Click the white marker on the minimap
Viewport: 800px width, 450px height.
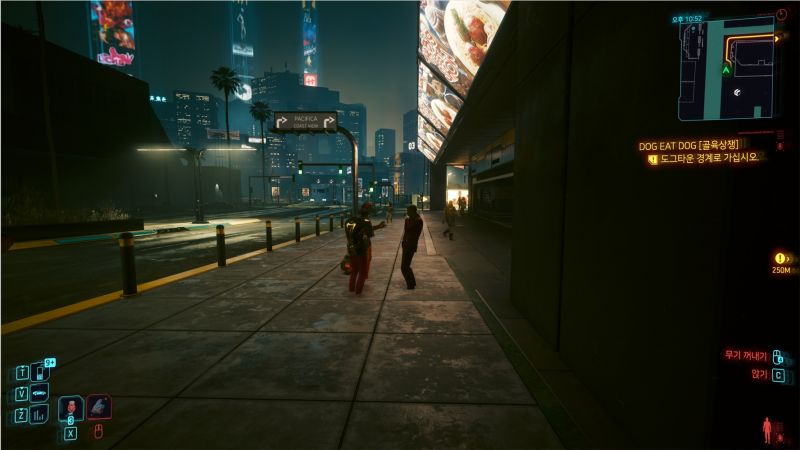click(737, 93)
